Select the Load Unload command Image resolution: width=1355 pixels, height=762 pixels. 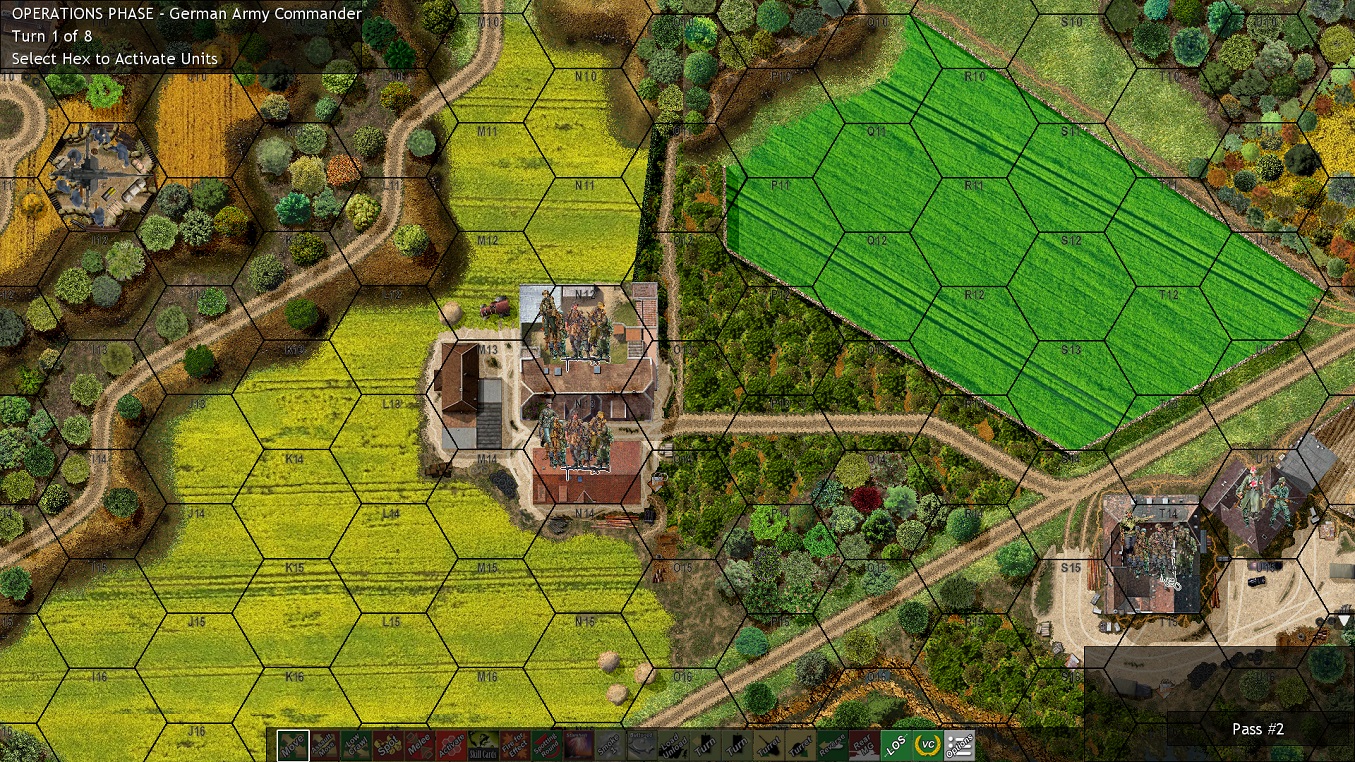click(673, 745)
